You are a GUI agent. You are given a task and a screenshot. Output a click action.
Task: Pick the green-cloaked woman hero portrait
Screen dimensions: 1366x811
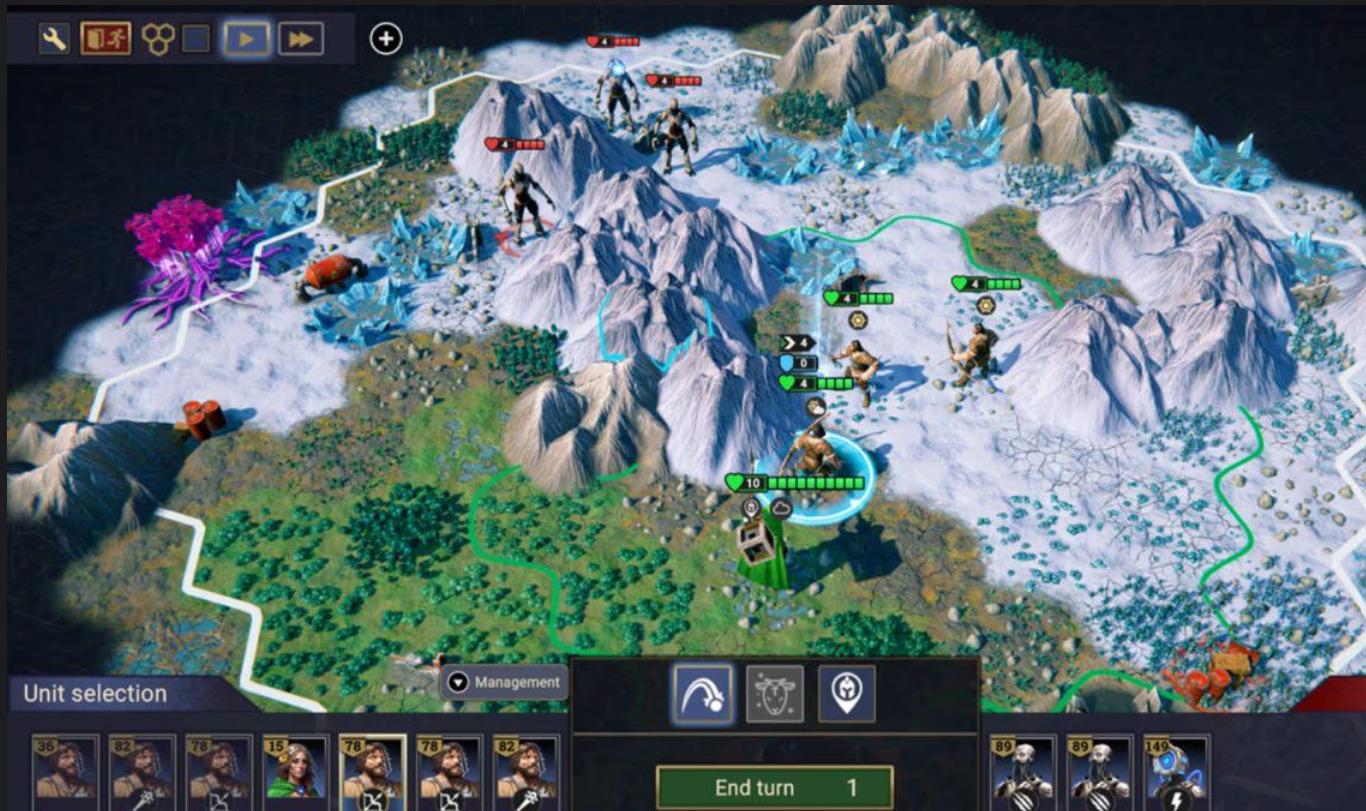(x=295, y=774)
